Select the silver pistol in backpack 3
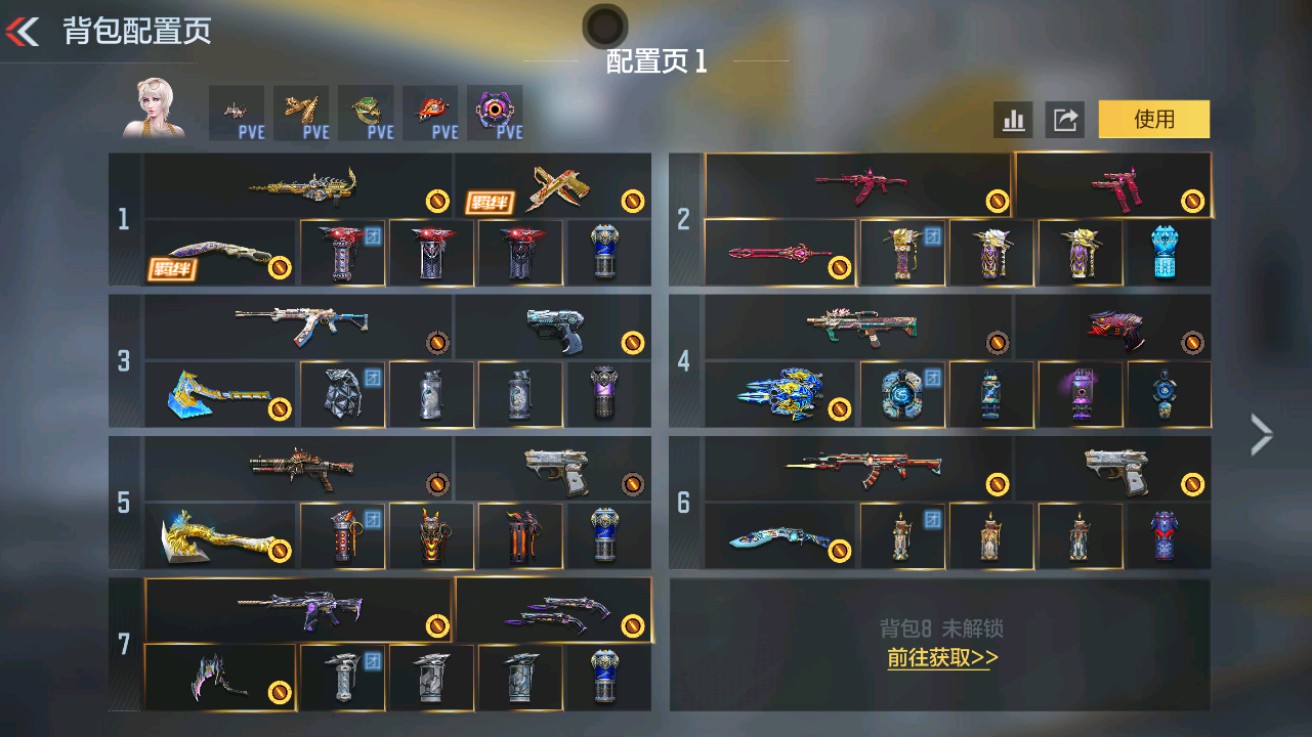The image size is (1312, 737). click(555, 330)
